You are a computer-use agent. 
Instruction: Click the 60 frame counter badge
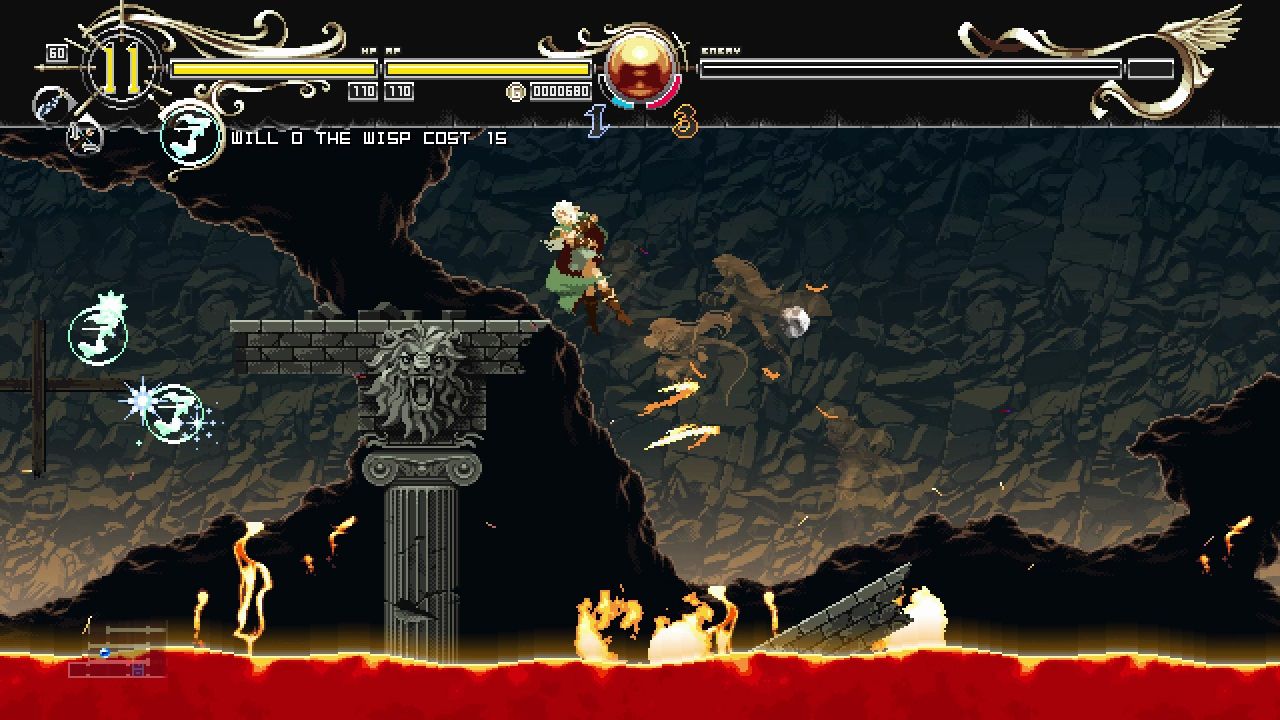click(x=55, y=51)
